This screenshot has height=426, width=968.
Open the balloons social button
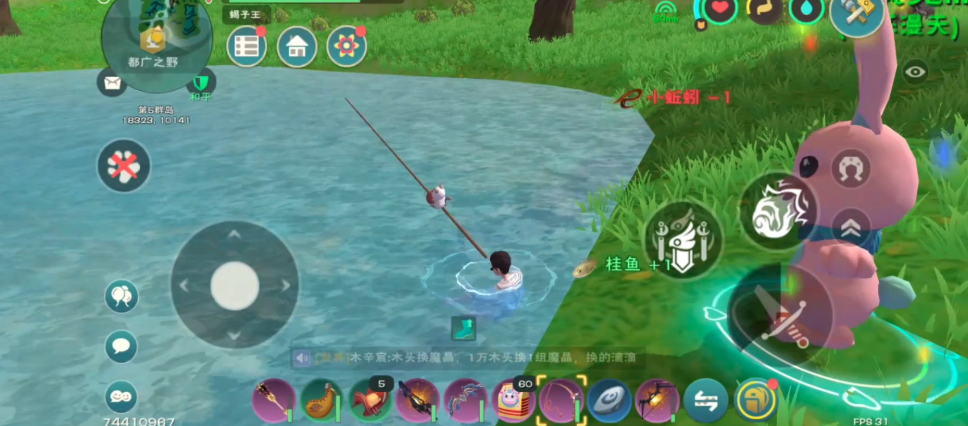pyautogui.click(x=121, y=296)
